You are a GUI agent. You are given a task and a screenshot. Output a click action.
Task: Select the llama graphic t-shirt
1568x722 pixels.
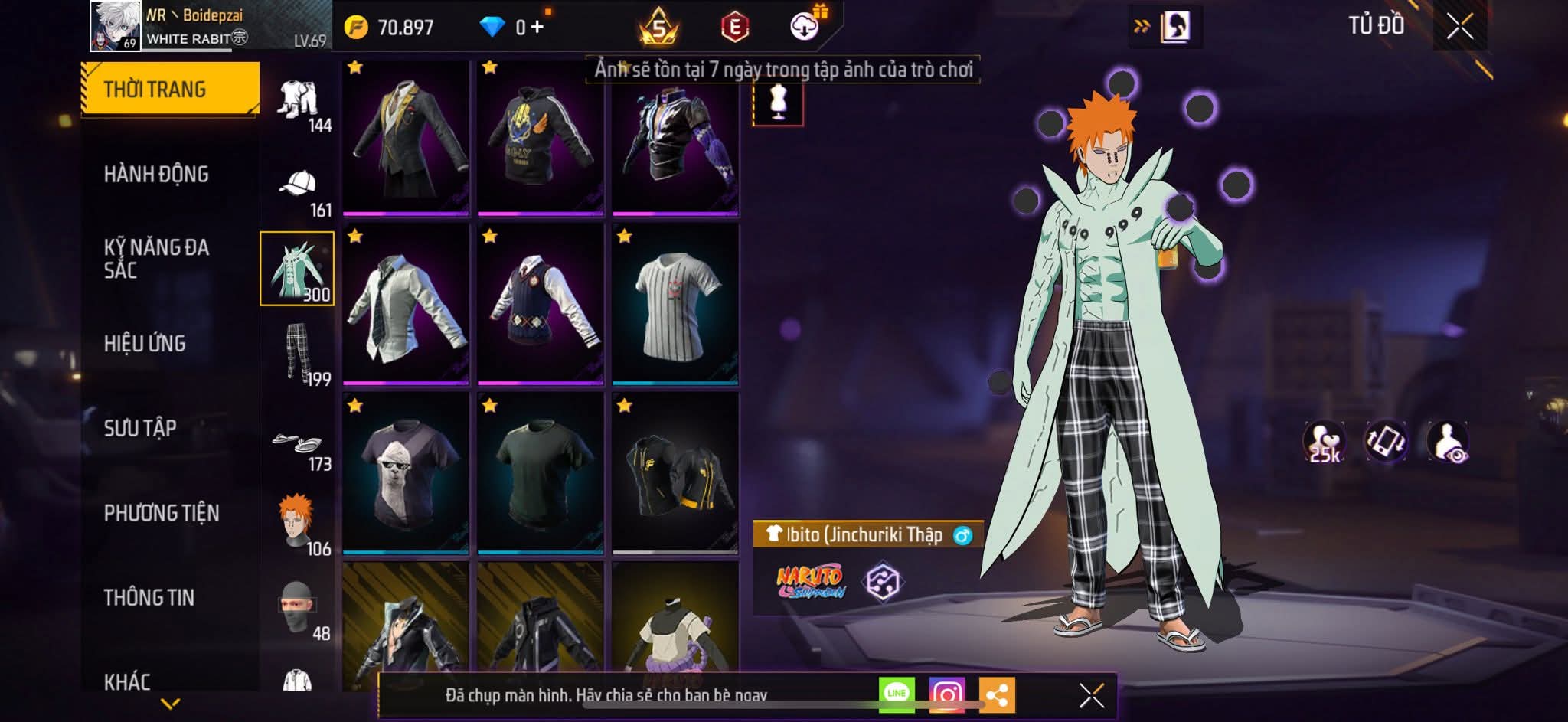[x=406, y=473]
